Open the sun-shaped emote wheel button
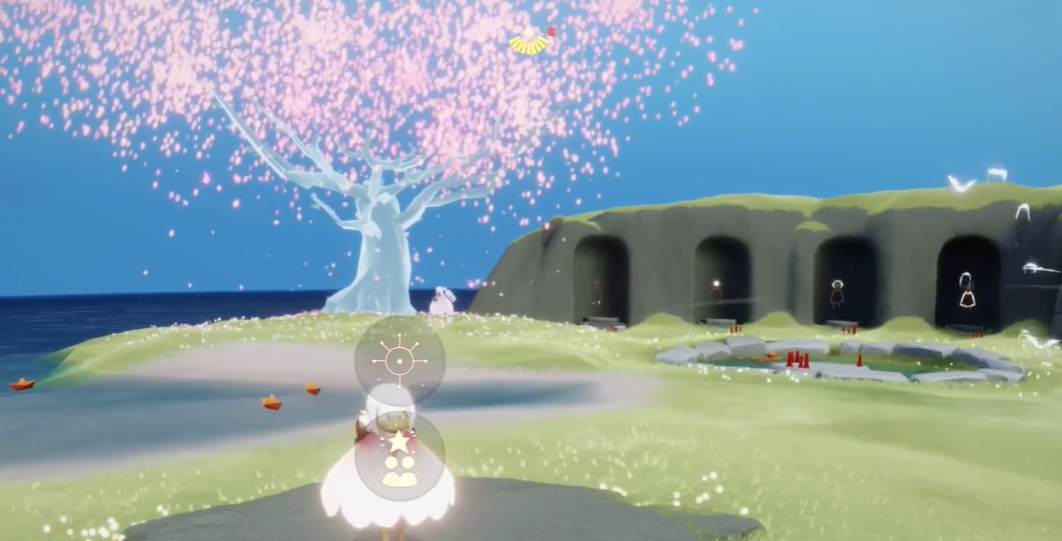 click(400, 359)
